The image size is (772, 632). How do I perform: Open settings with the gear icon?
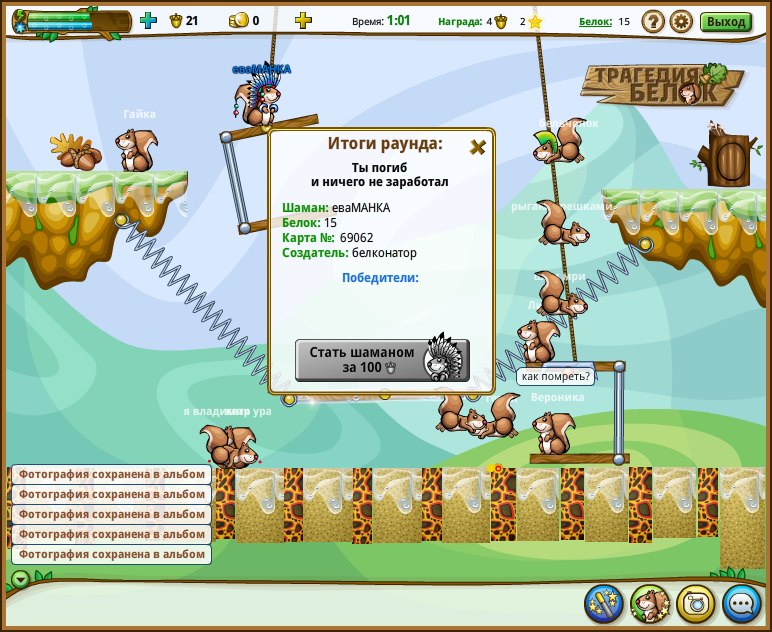point(681,21)
